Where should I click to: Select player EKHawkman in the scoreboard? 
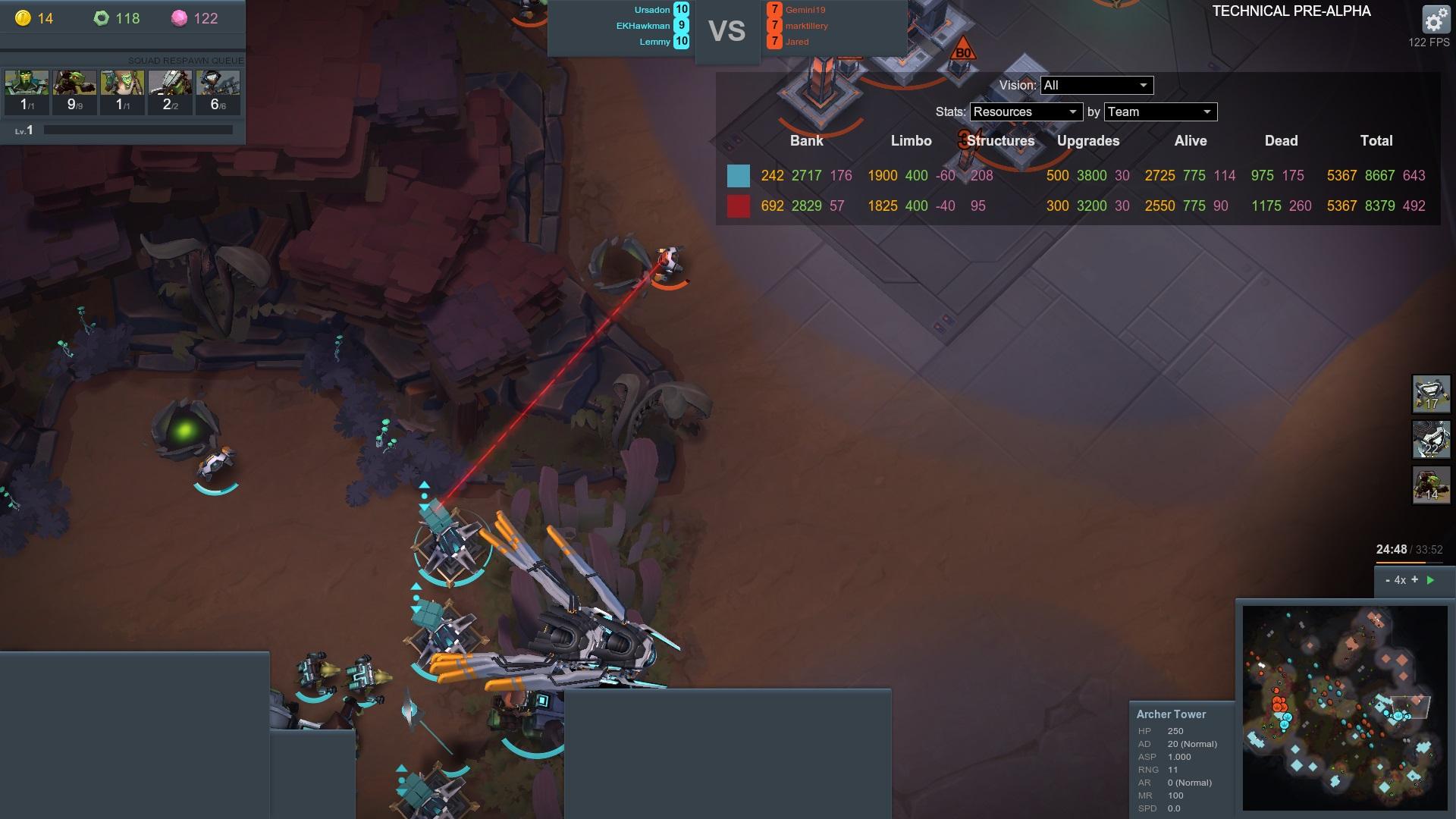coord(643,26)
